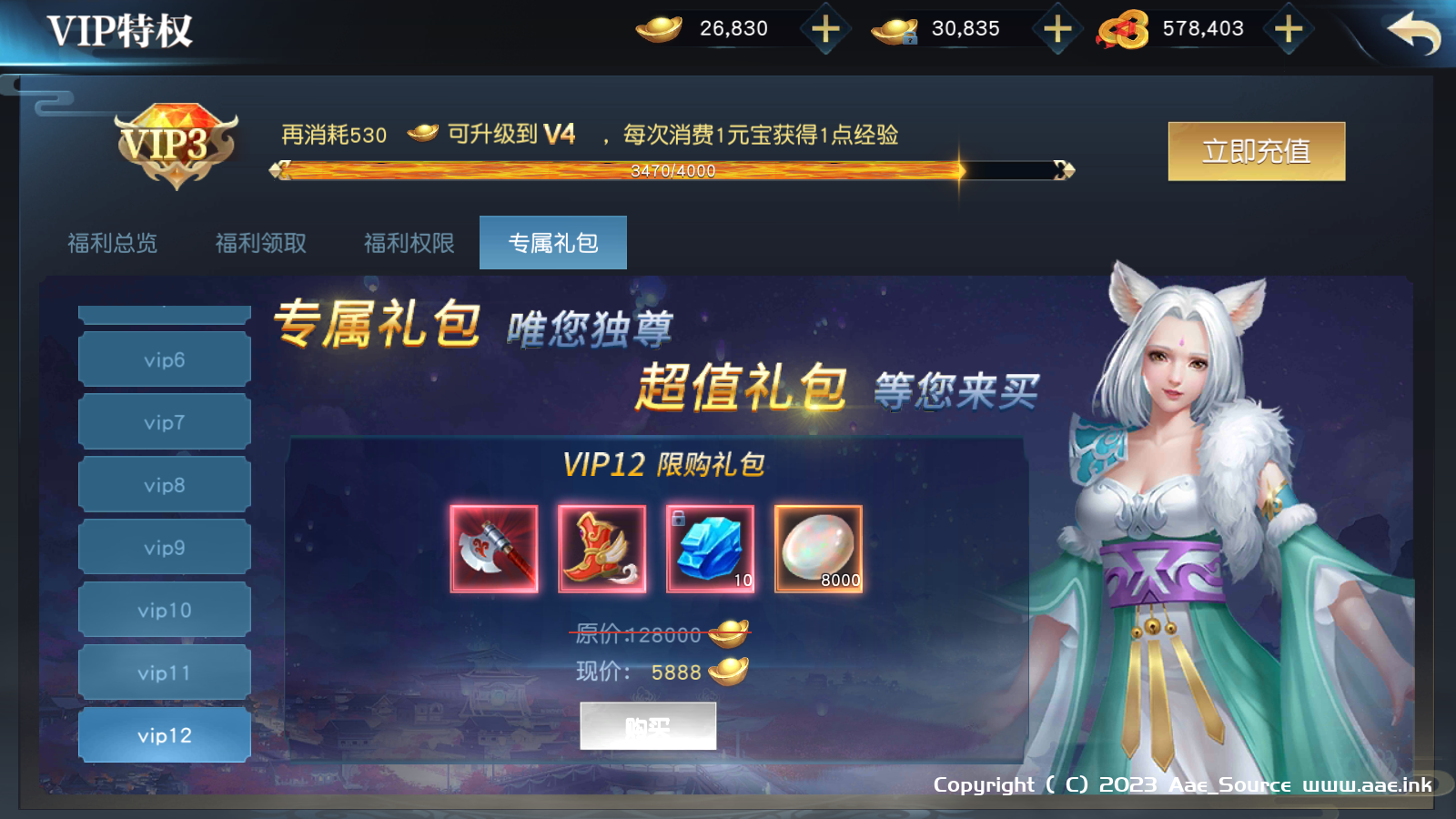Select the blue gem stack marked 10

pyautogui.click(x=710, y=548)
